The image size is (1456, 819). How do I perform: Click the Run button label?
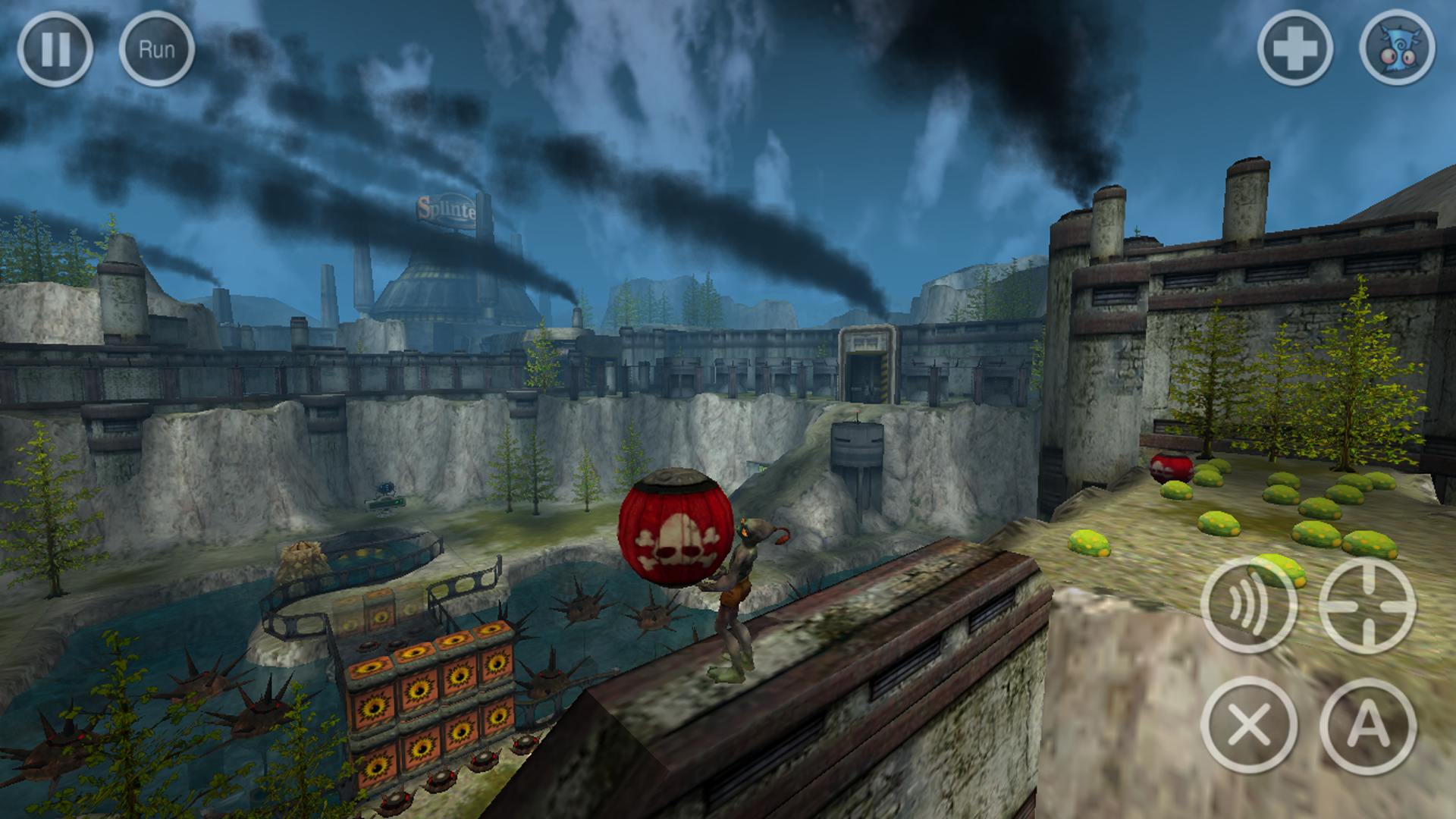click(x=157, y=48)
